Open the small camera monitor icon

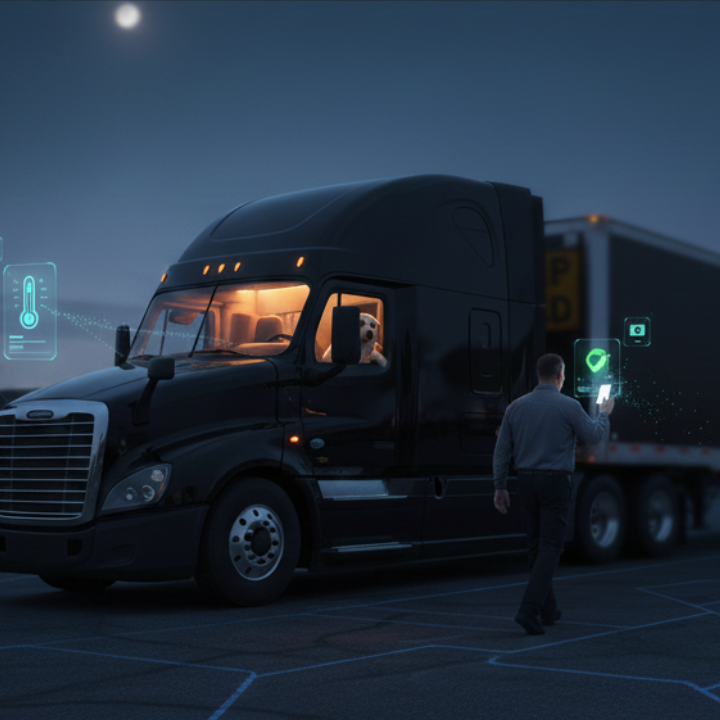point(637,331)
